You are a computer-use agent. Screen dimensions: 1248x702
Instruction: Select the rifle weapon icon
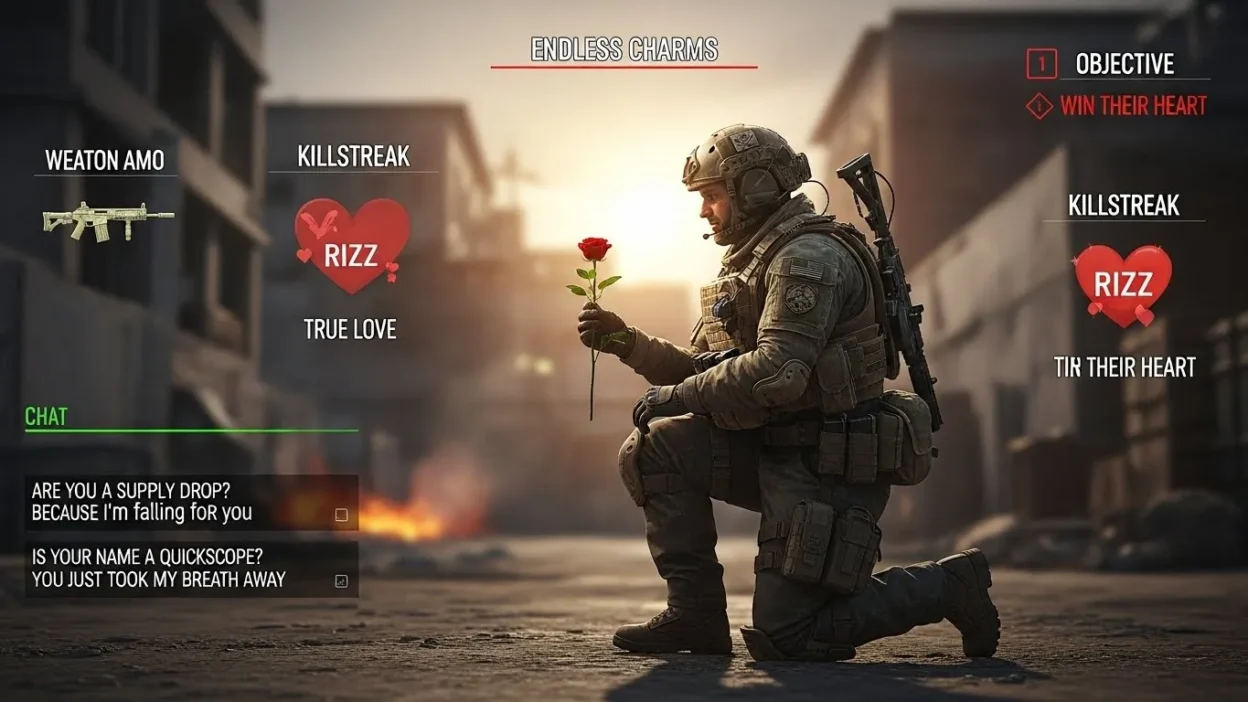[108, 220]
